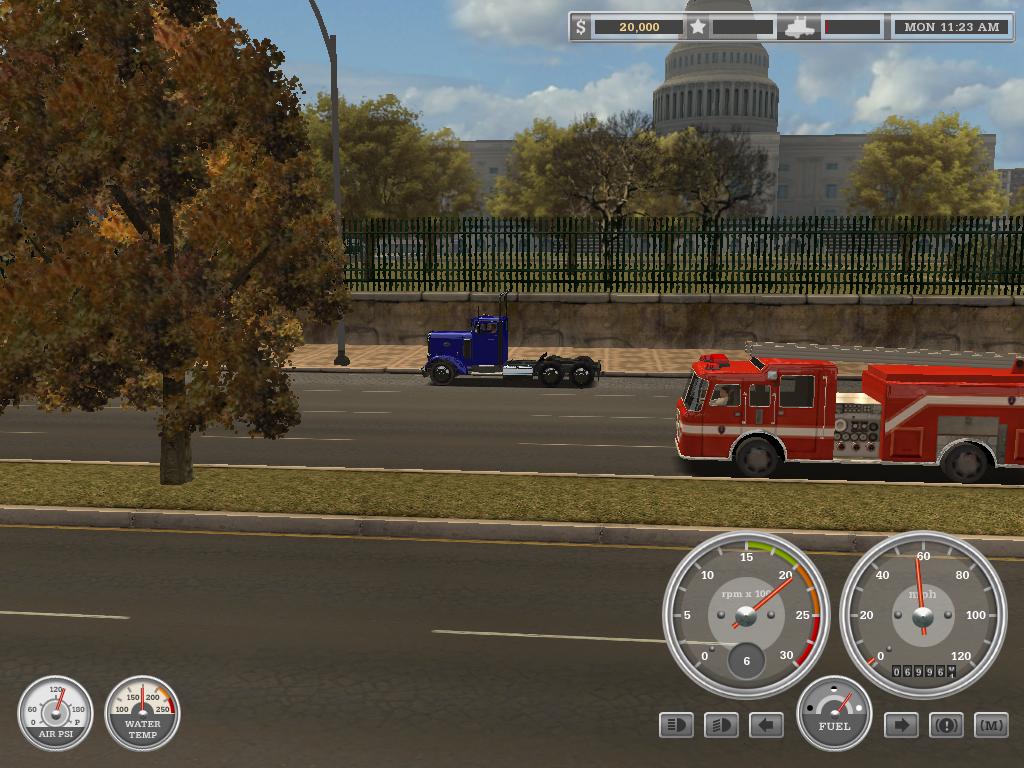Toggle the parking brake warning indicator
Viewport: 1024px width, 768px height.
click(946, 725)
